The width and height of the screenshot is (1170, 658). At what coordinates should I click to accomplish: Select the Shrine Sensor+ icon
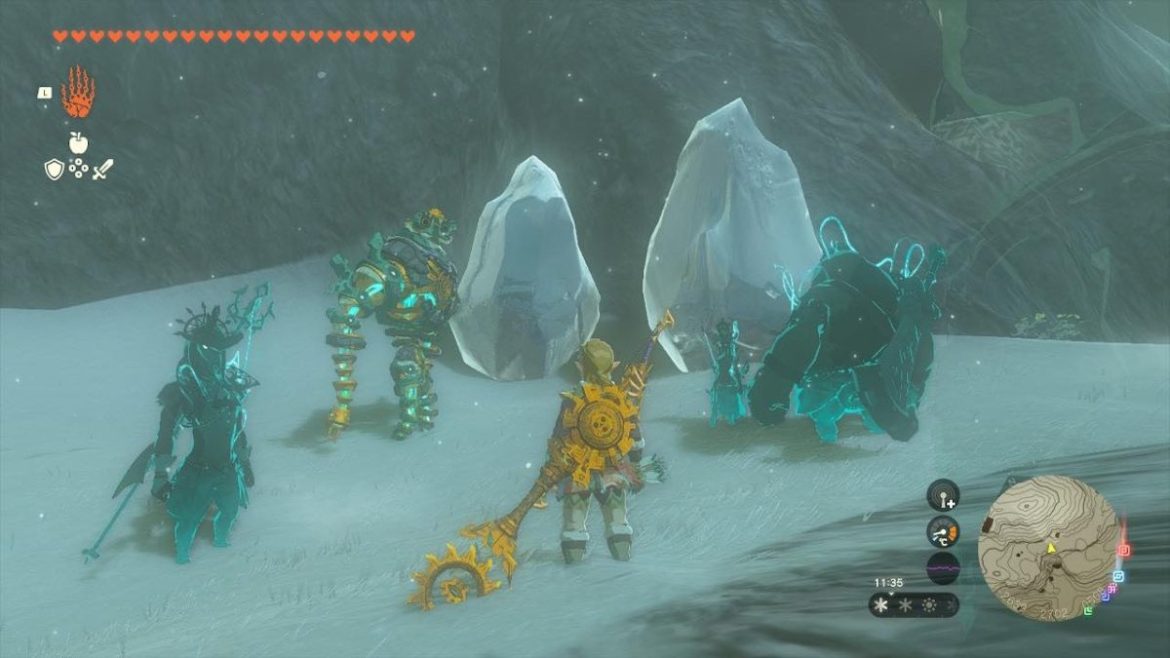click(943, 495)
